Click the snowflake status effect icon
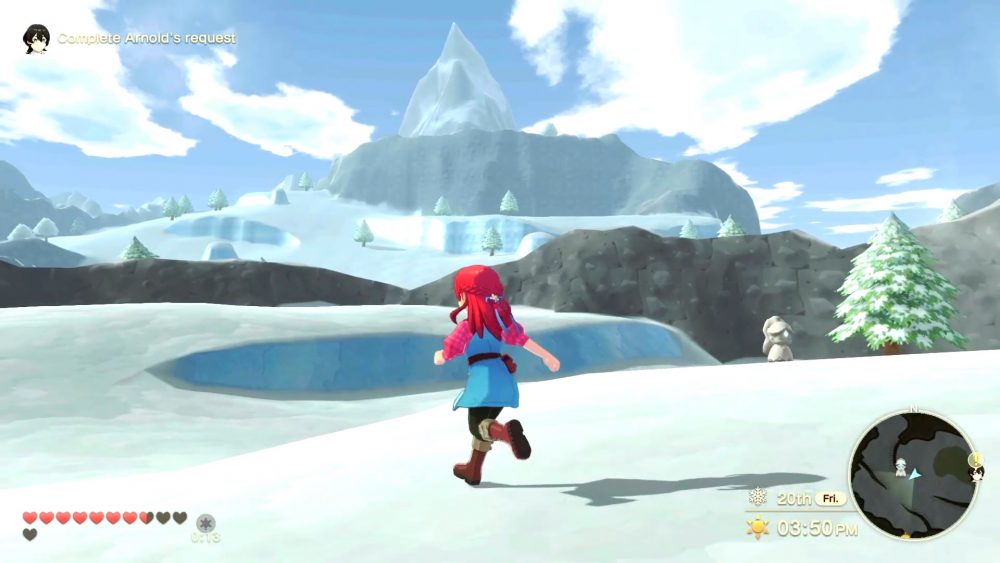Image resolution: width=1000 pixels, height=563 pixels. pos(206,522)
